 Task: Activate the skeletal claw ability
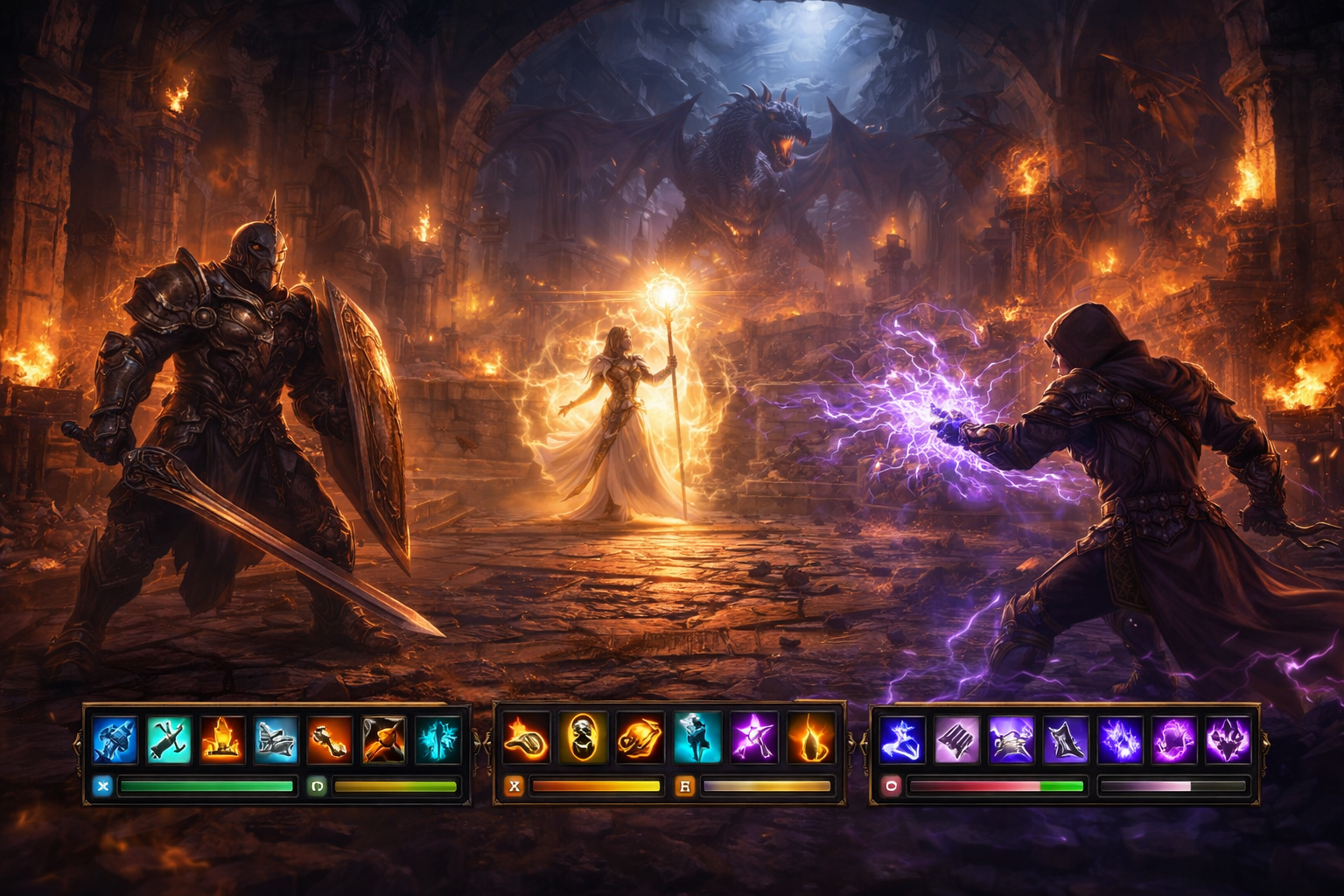1011,739
